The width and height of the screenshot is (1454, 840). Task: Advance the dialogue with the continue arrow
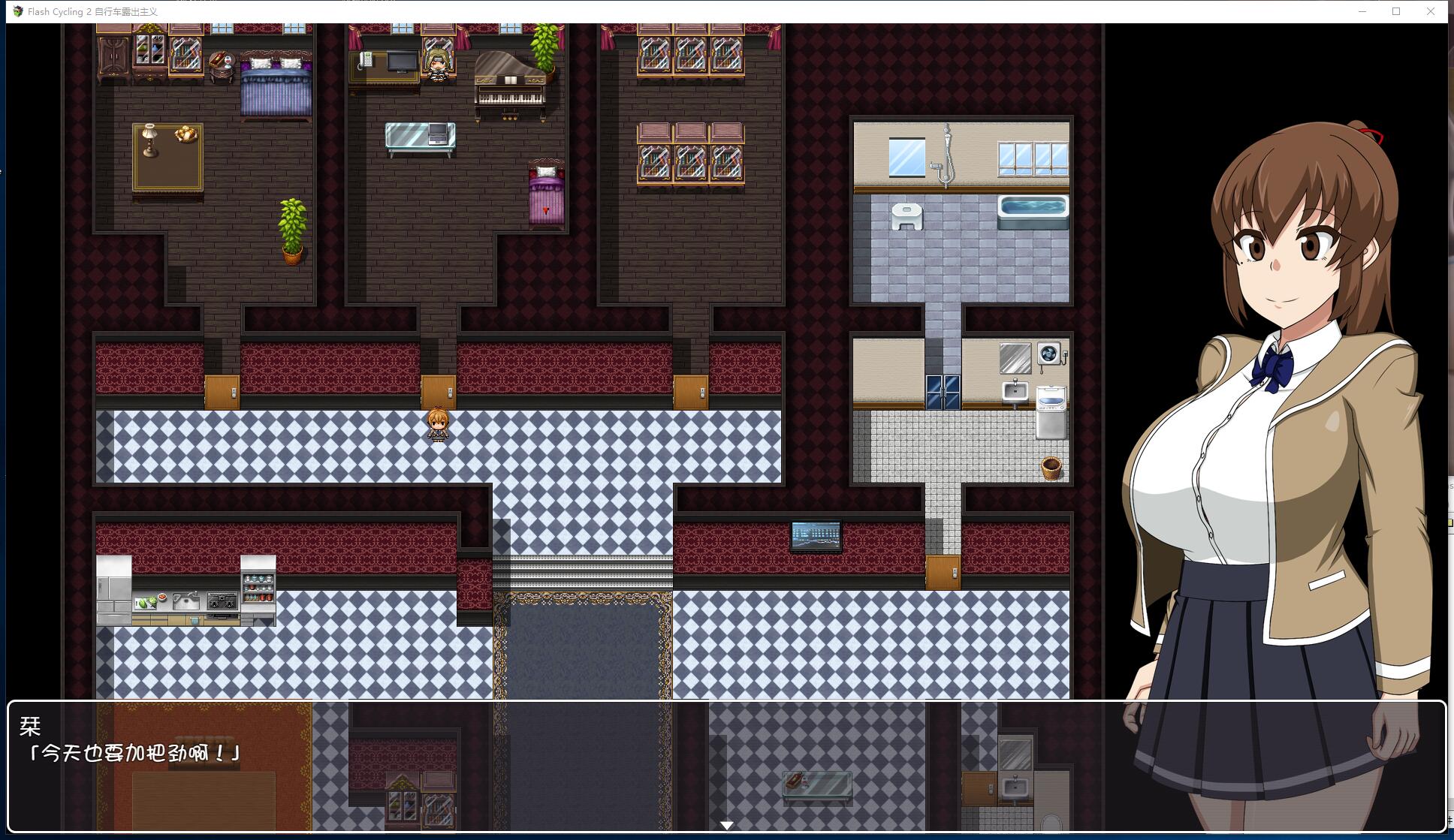pyautogui.click(x=726, y=825)
